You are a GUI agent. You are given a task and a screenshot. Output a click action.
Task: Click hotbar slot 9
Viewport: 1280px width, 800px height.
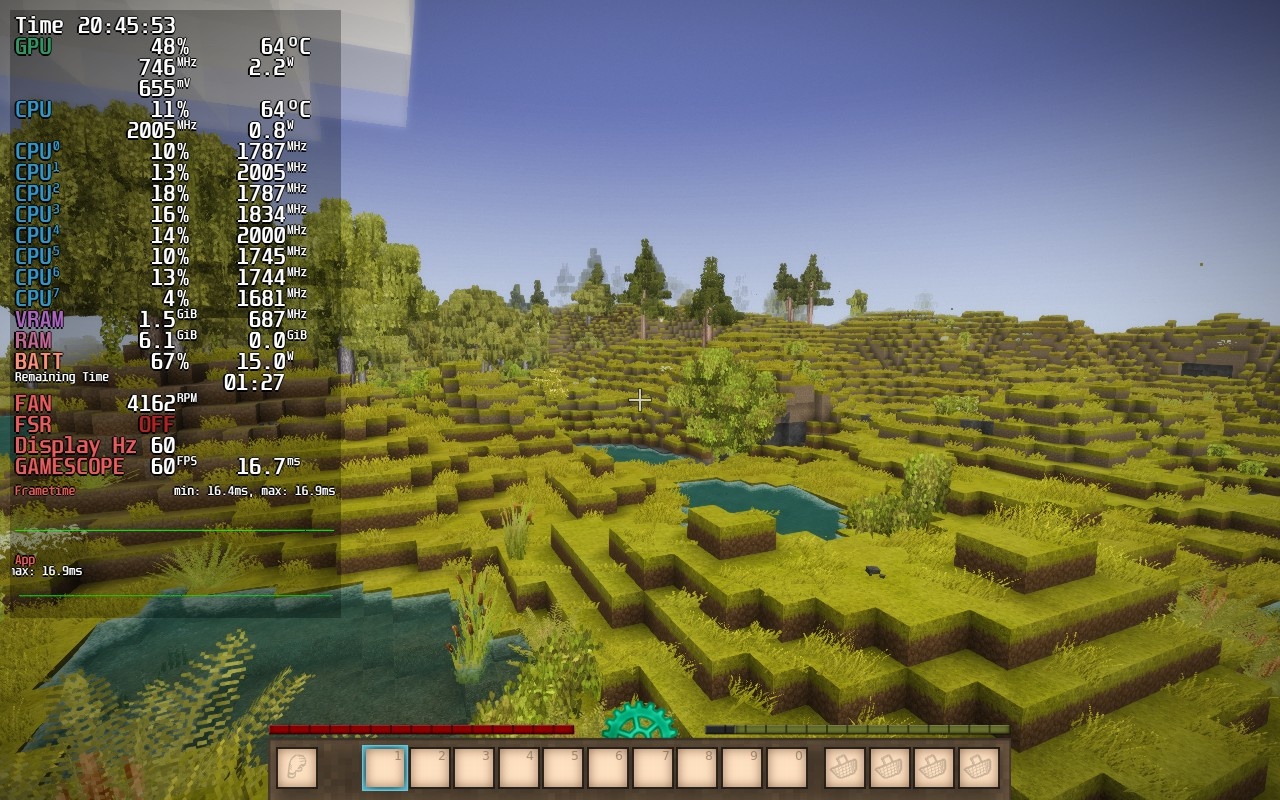[x=741, y=768]
